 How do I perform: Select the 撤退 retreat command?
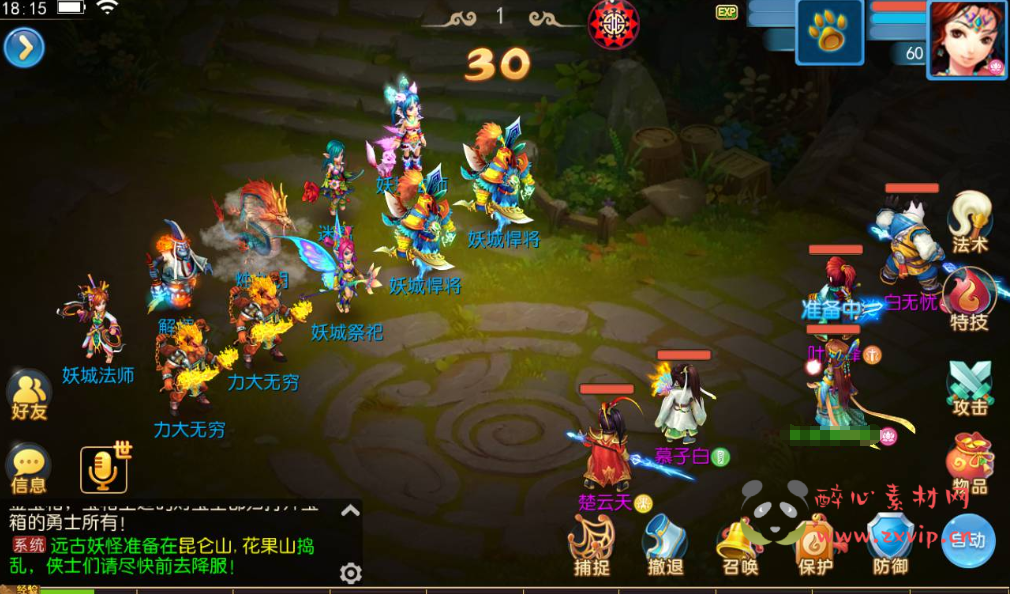click(666, 546)
